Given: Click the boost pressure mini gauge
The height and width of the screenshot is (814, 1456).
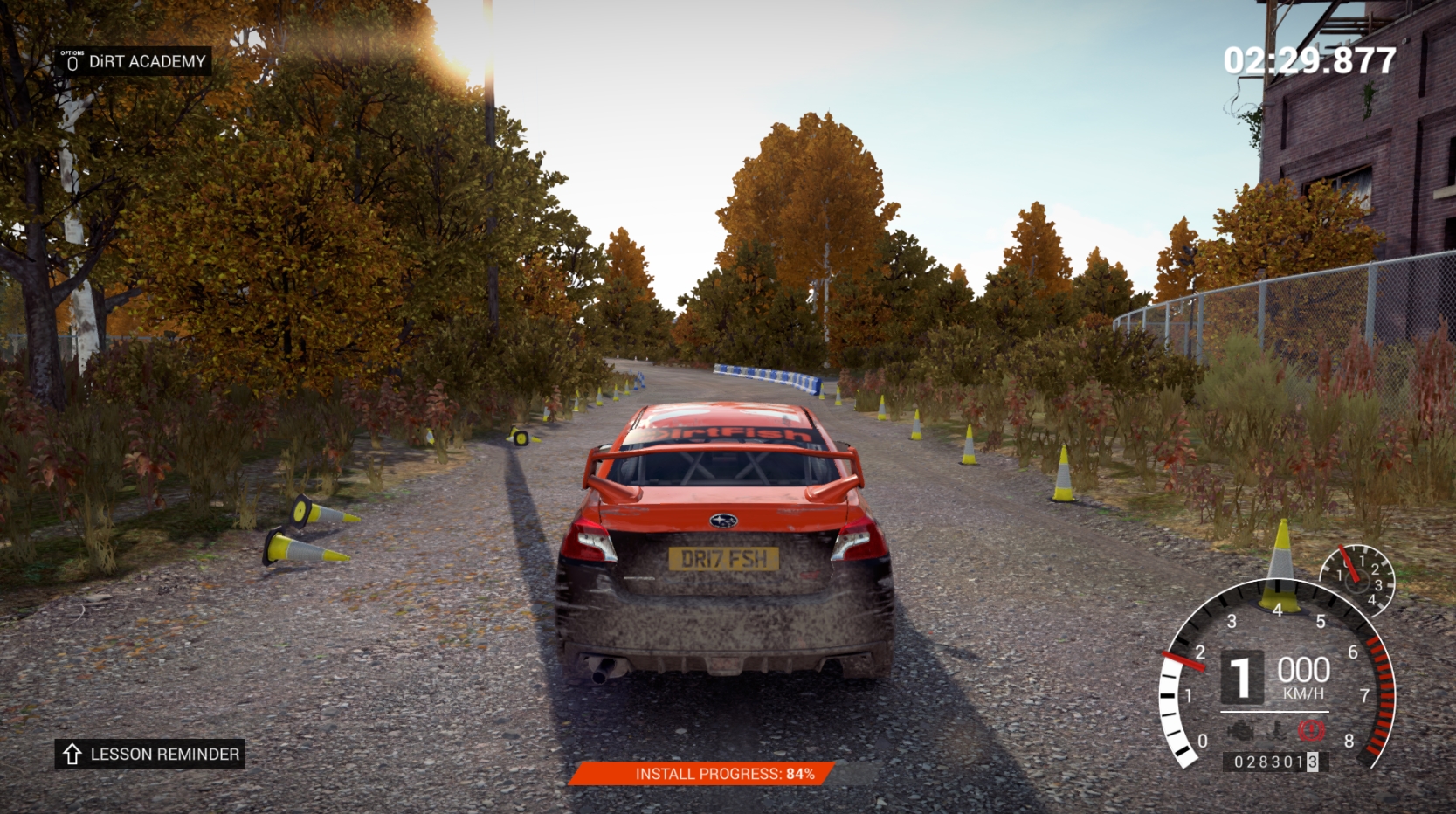Looking at the screenshot, I should click(1356, 576).
